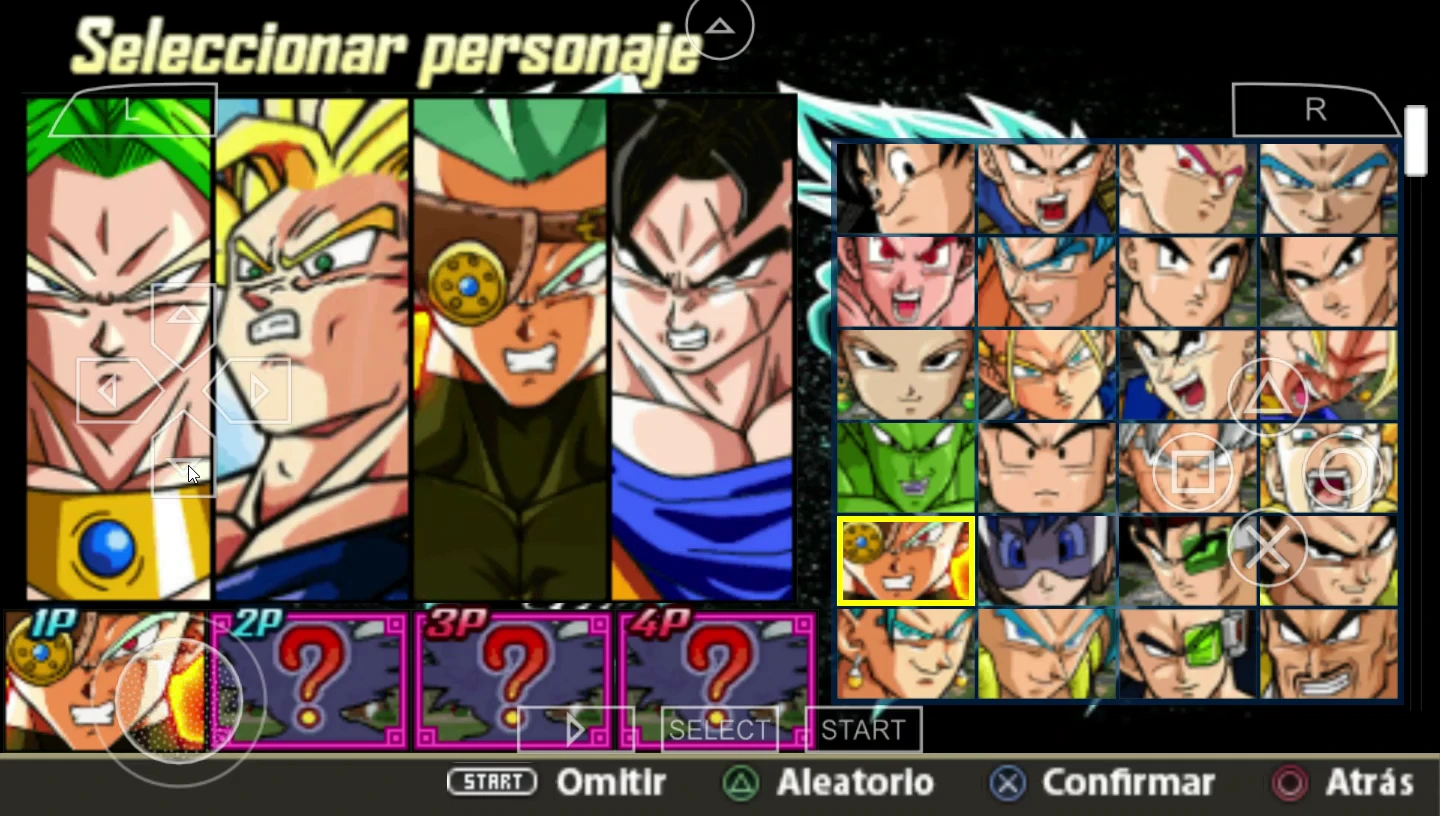Image resolution: width=1440 pixels, height=816 pixels.
Task: Click the yellow-highlighted eyepatch character in the roster
Action: tap(905, 560)
